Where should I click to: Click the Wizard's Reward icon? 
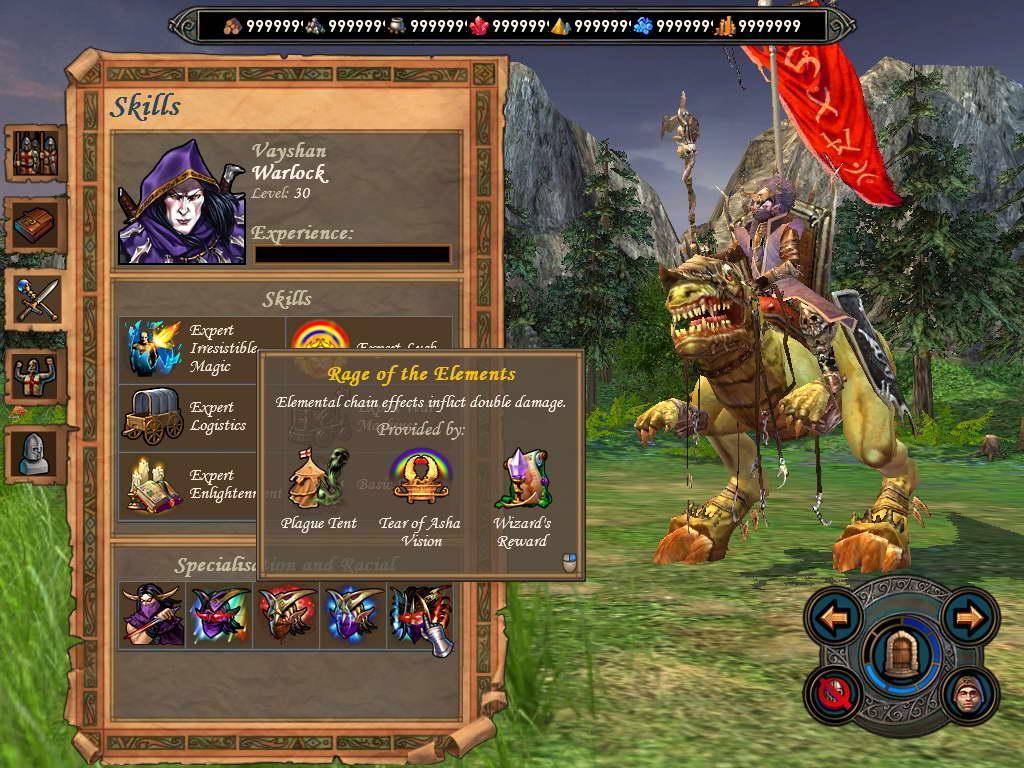(522, 479)
